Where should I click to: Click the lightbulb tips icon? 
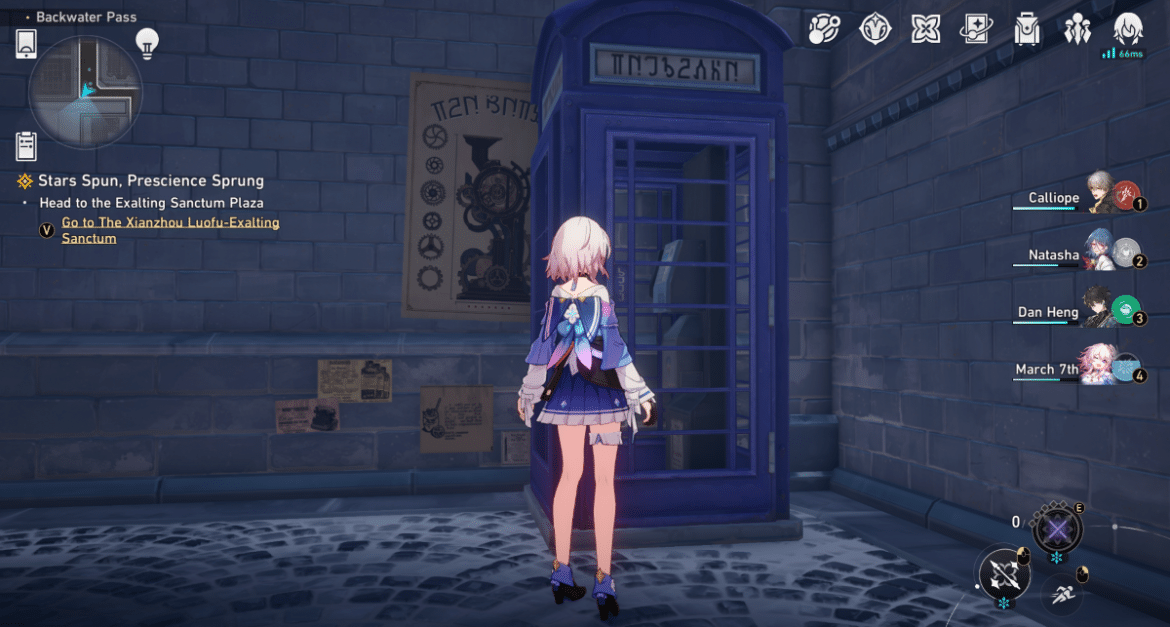[147, 43]
